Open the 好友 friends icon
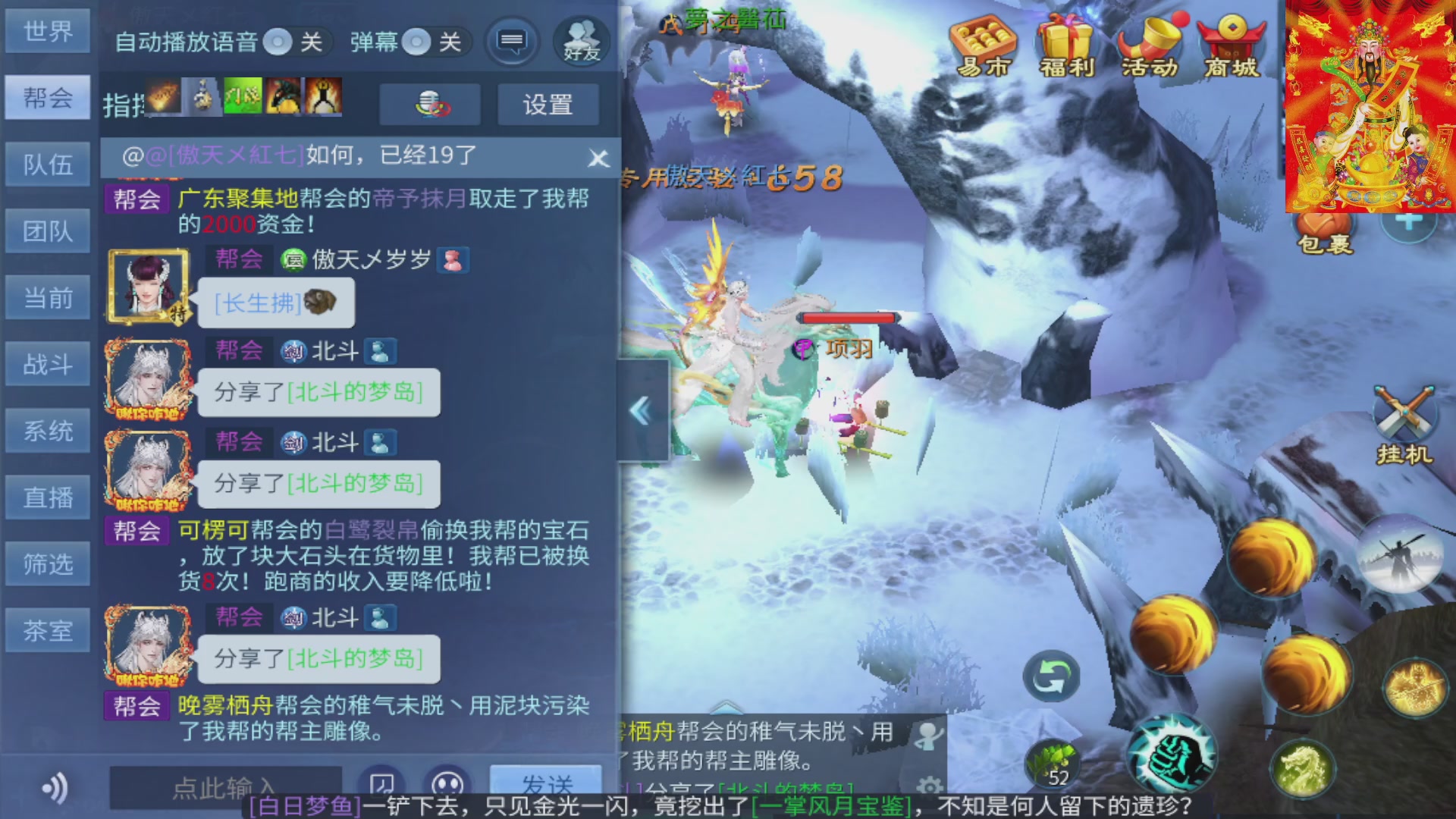Image resolution: width=1456 pixels, height=819 pixels. click(579, 42)
